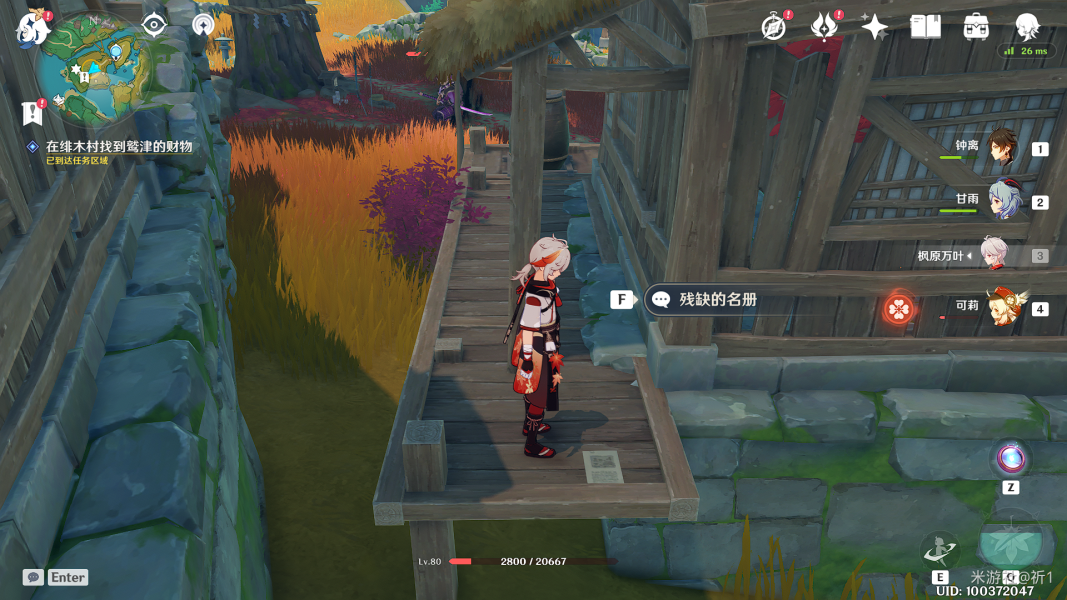Image resolution: width=1067 pixels, height=600 pixels.
Task: Select the active character 枫原万叶
Action: tap(993, 255)
